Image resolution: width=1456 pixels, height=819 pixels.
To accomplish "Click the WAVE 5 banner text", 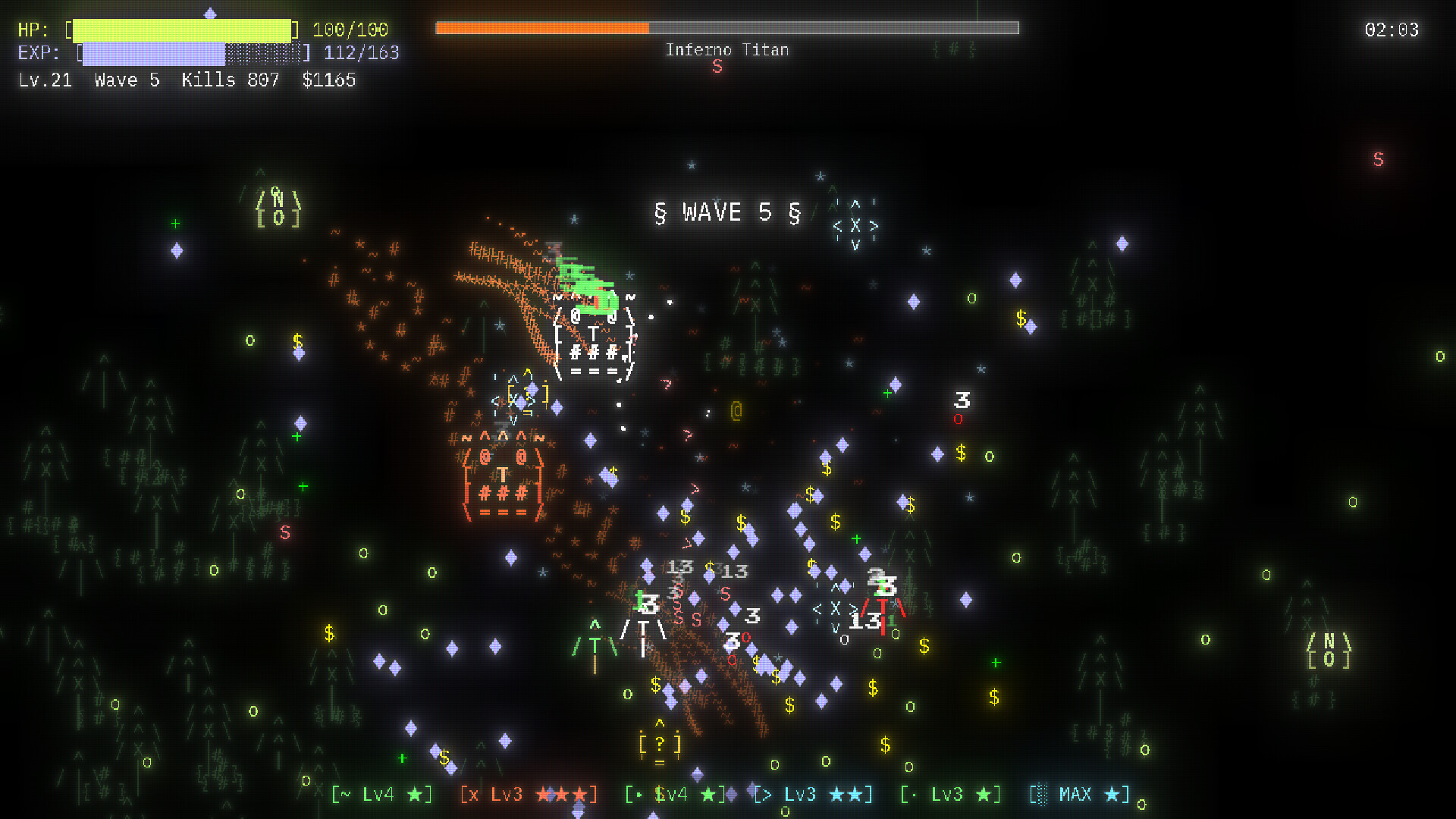I will click(726, 212).
